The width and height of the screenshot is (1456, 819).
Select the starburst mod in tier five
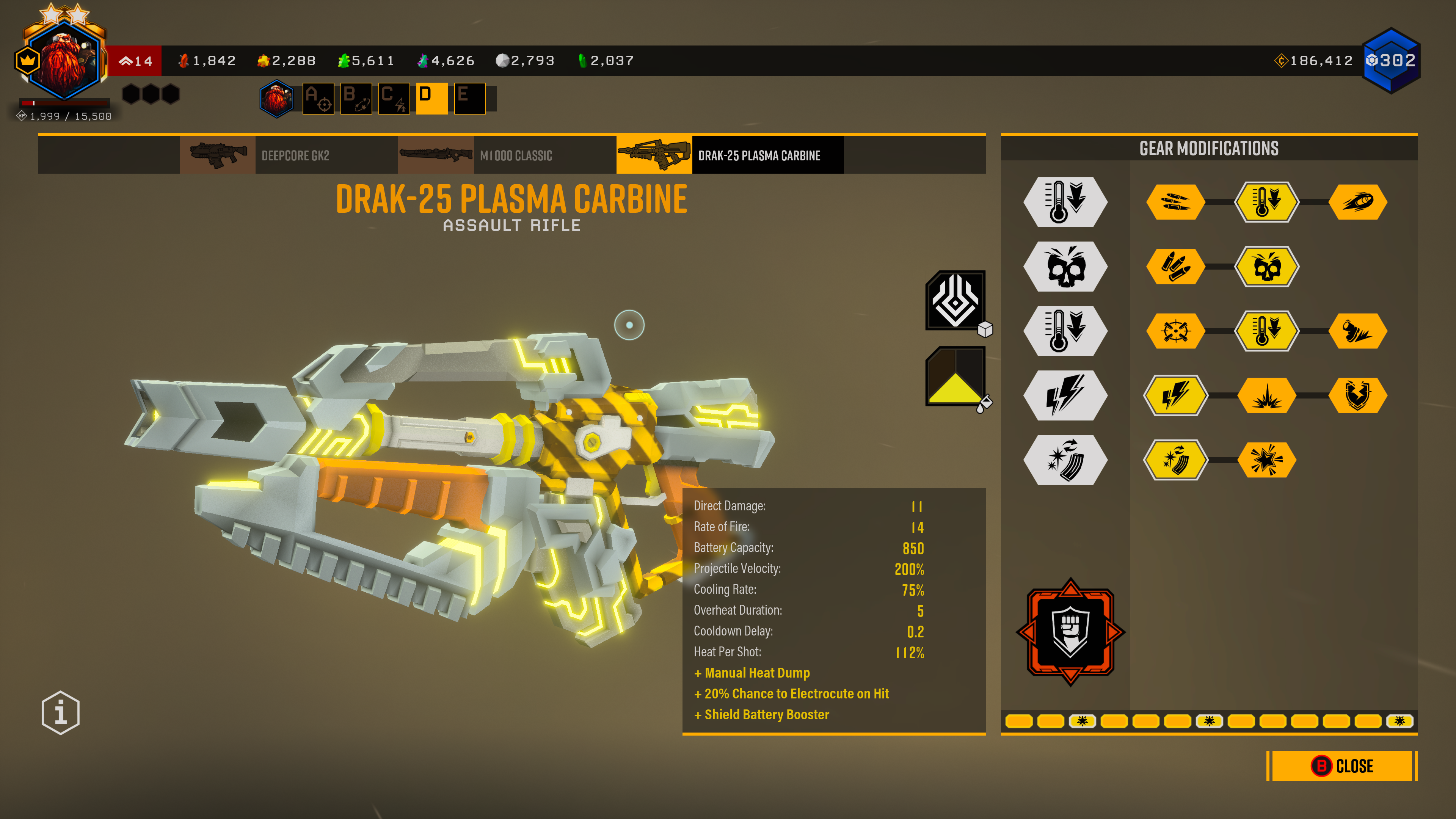[x=1267, y=460]
